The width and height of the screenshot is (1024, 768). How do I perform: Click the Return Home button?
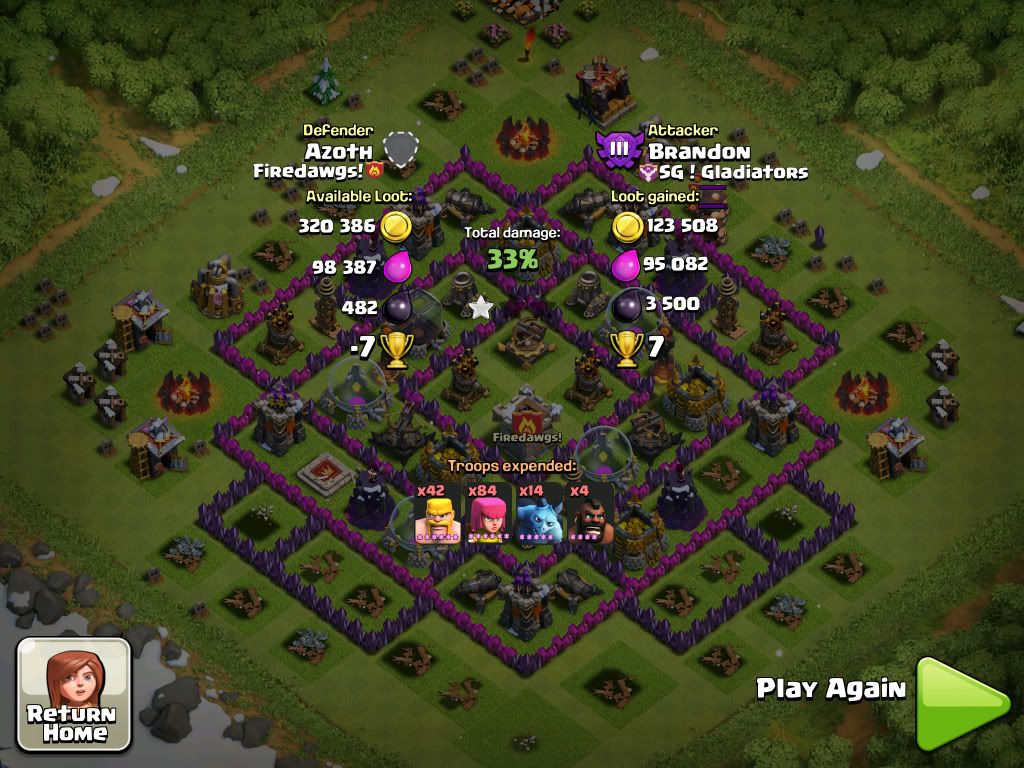(74, 695)
